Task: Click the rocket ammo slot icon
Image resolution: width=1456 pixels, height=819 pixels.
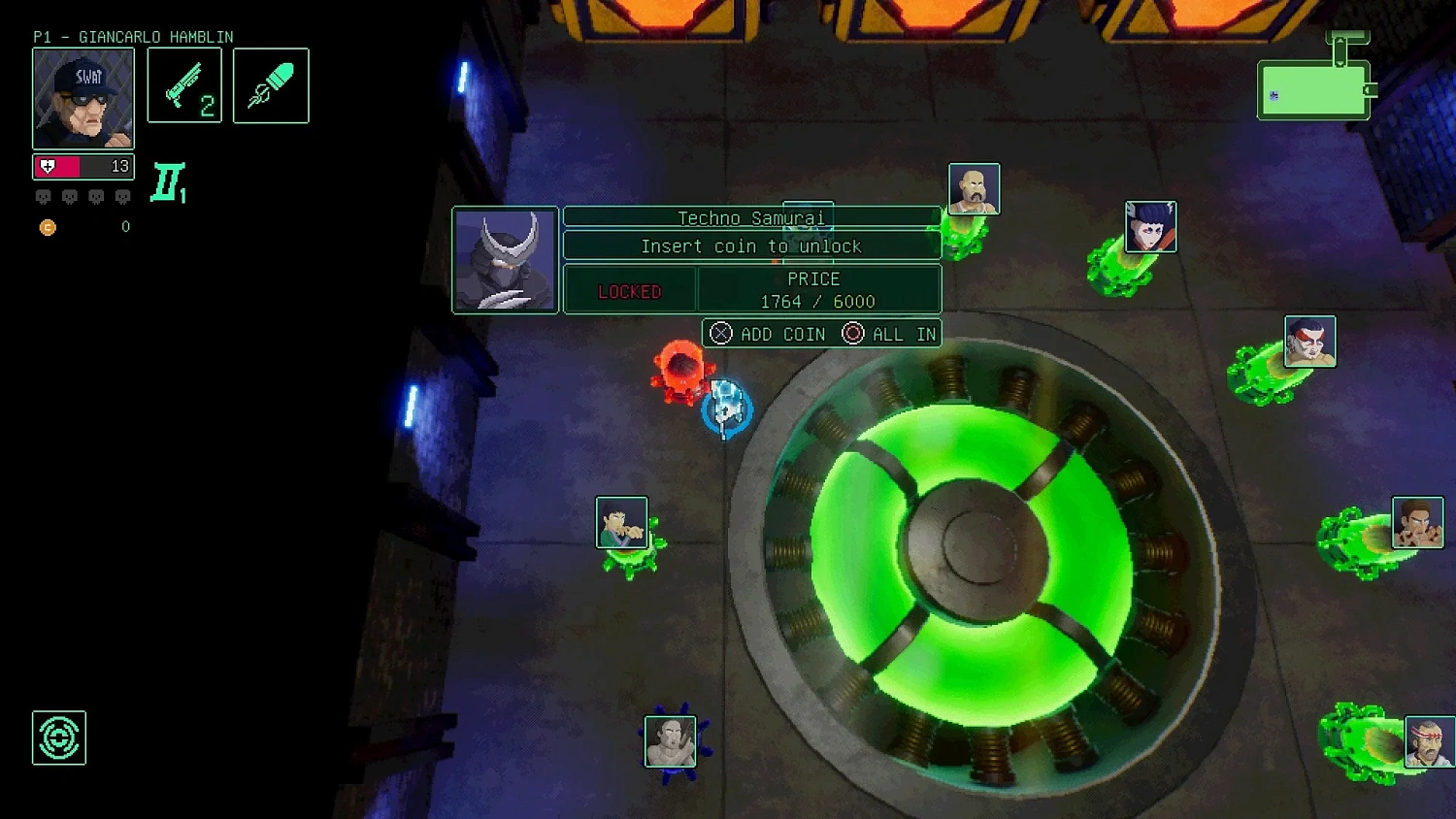Action: pos(271,85)
